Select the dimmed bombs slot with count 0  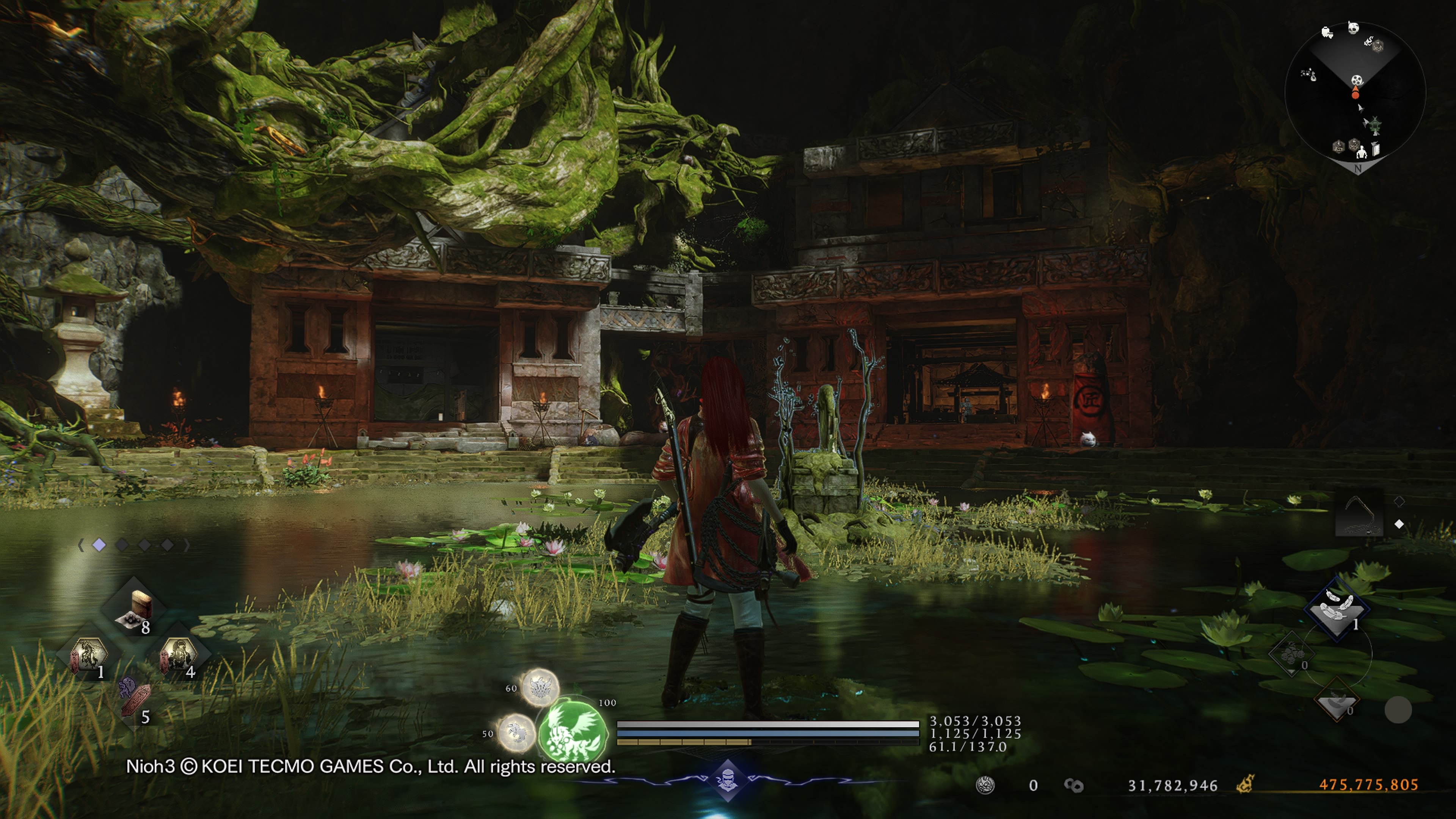(1291, 656)
